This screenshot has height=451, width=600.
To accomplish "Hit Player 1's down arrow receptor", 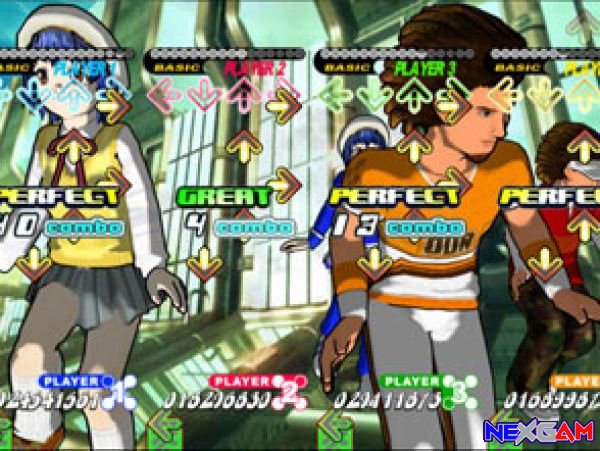I will [x=38, y=96].
